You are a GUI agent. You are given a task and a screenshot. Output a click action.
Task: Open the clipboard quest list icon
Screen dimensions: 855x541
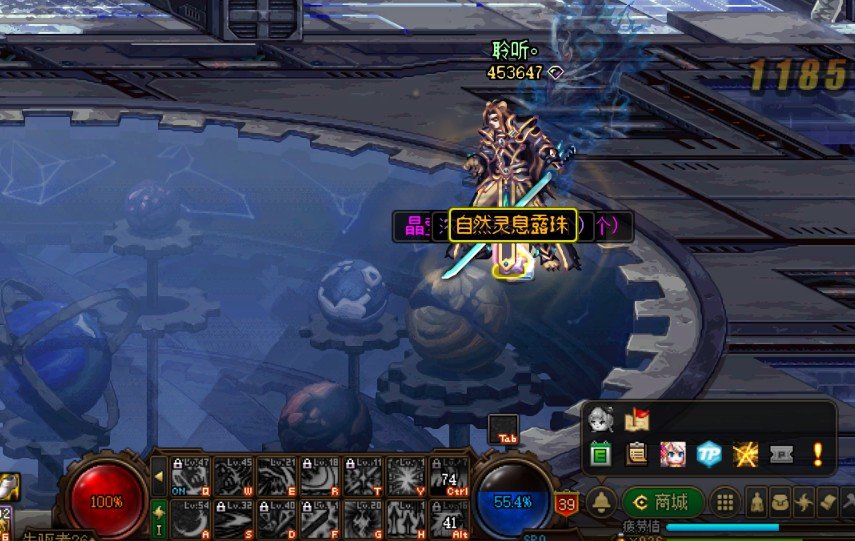[637, 454]
